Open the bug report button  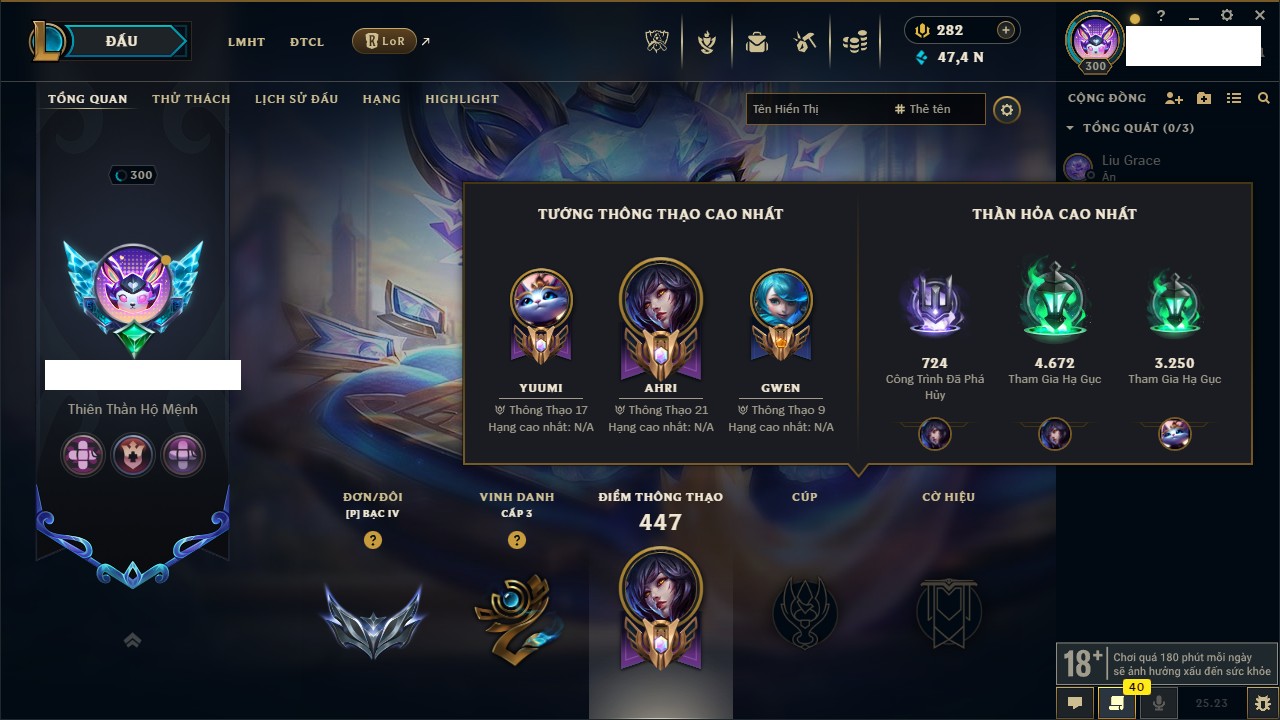(x=1262, y=703)
